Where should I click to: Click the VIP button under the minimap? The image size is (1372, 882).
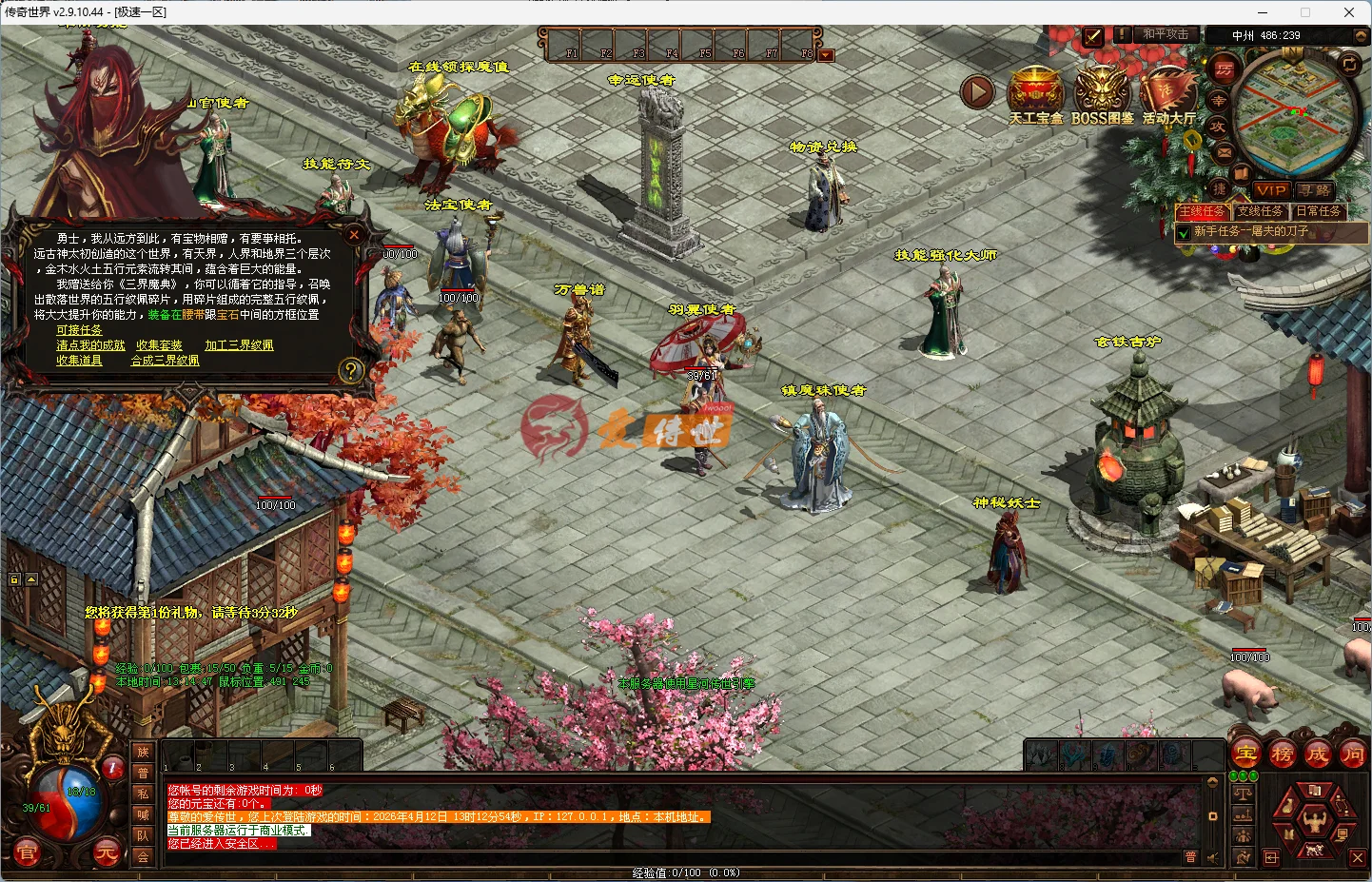click(x=1270, y=190)
